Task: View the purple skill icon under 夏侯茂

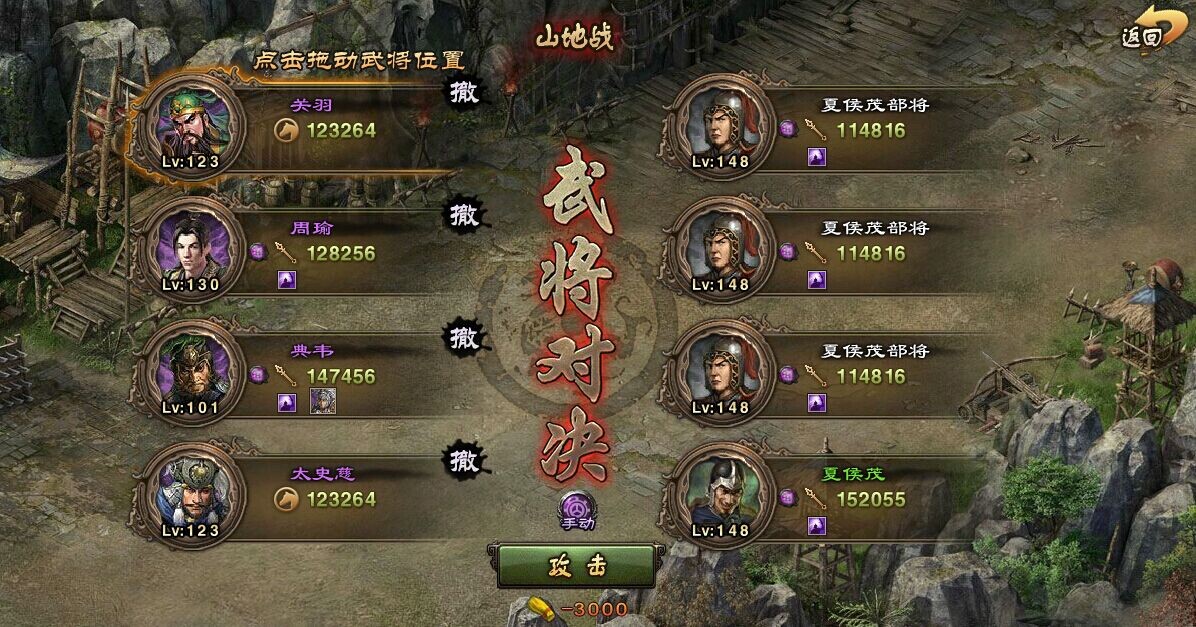Action: click(x=817, y=525)
